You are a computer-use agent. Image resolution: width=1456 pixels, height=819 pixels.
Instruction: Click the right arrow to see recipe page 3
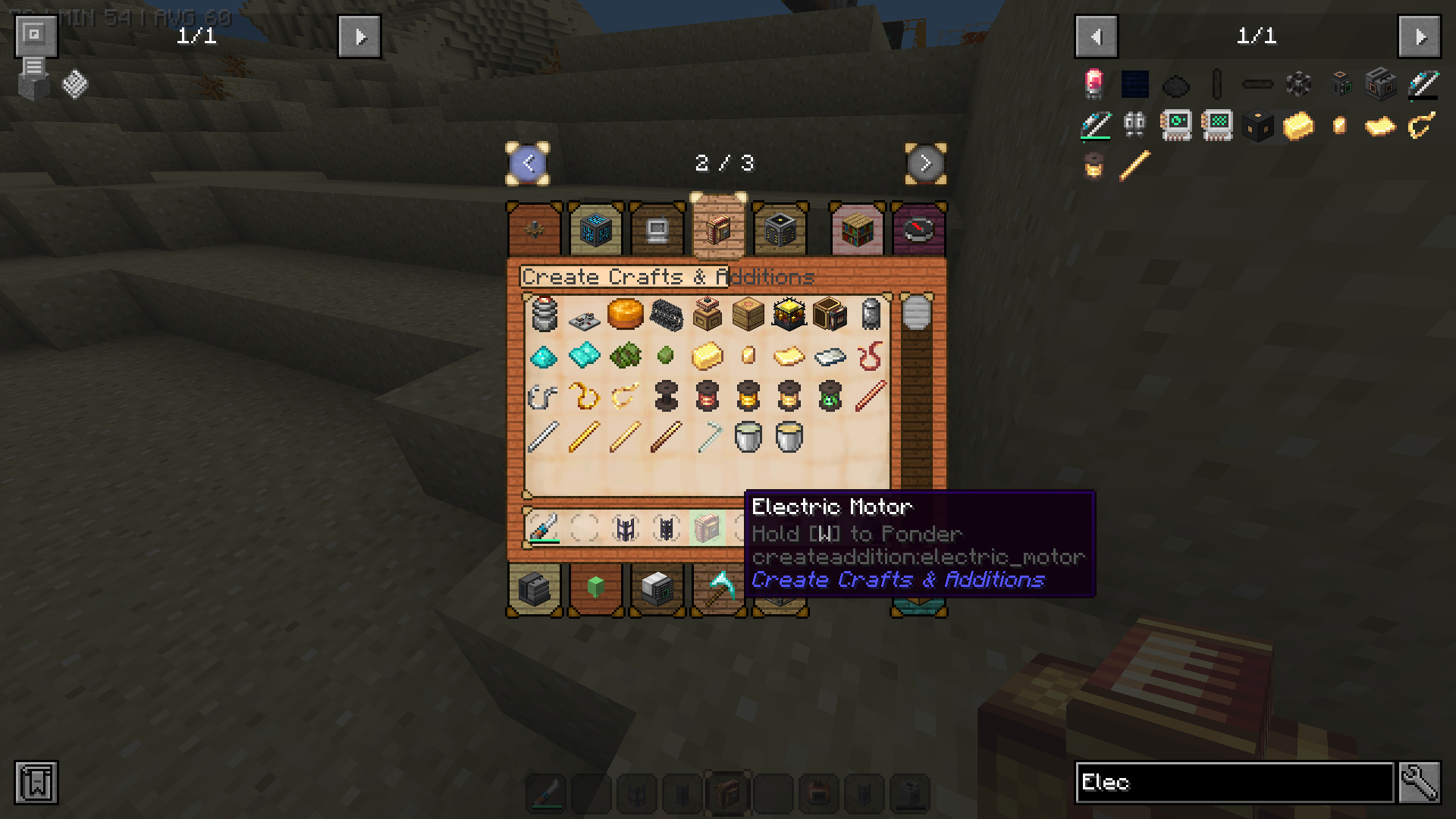click(926, 163)
